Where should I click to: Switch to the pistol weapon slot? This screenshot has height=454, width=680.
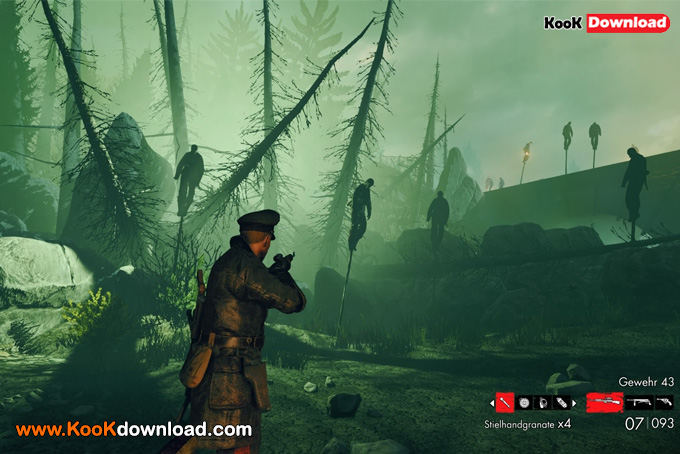663,402
